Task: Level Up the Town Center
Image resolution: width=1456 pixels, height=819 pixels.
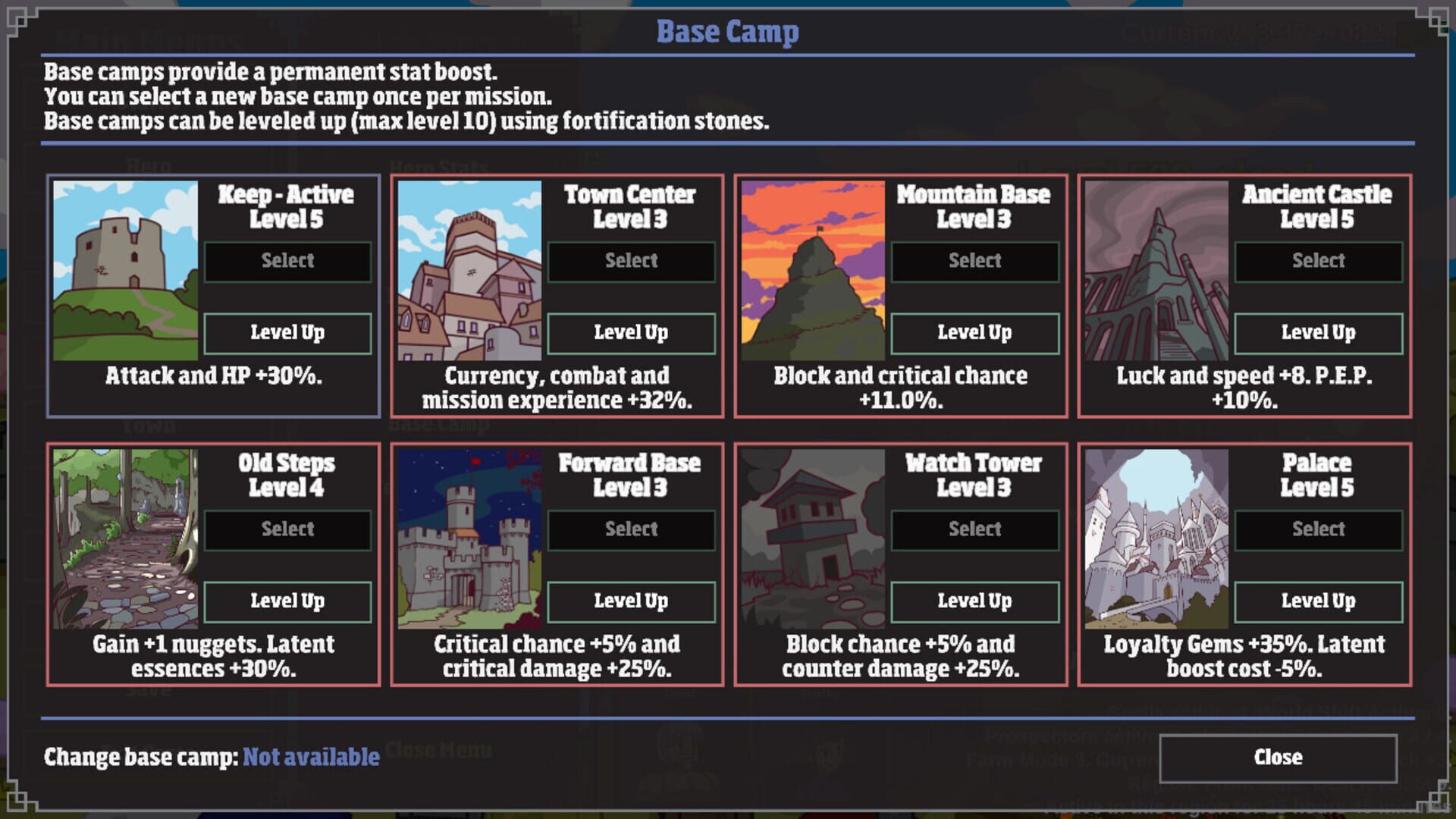Action: (631, 332)
